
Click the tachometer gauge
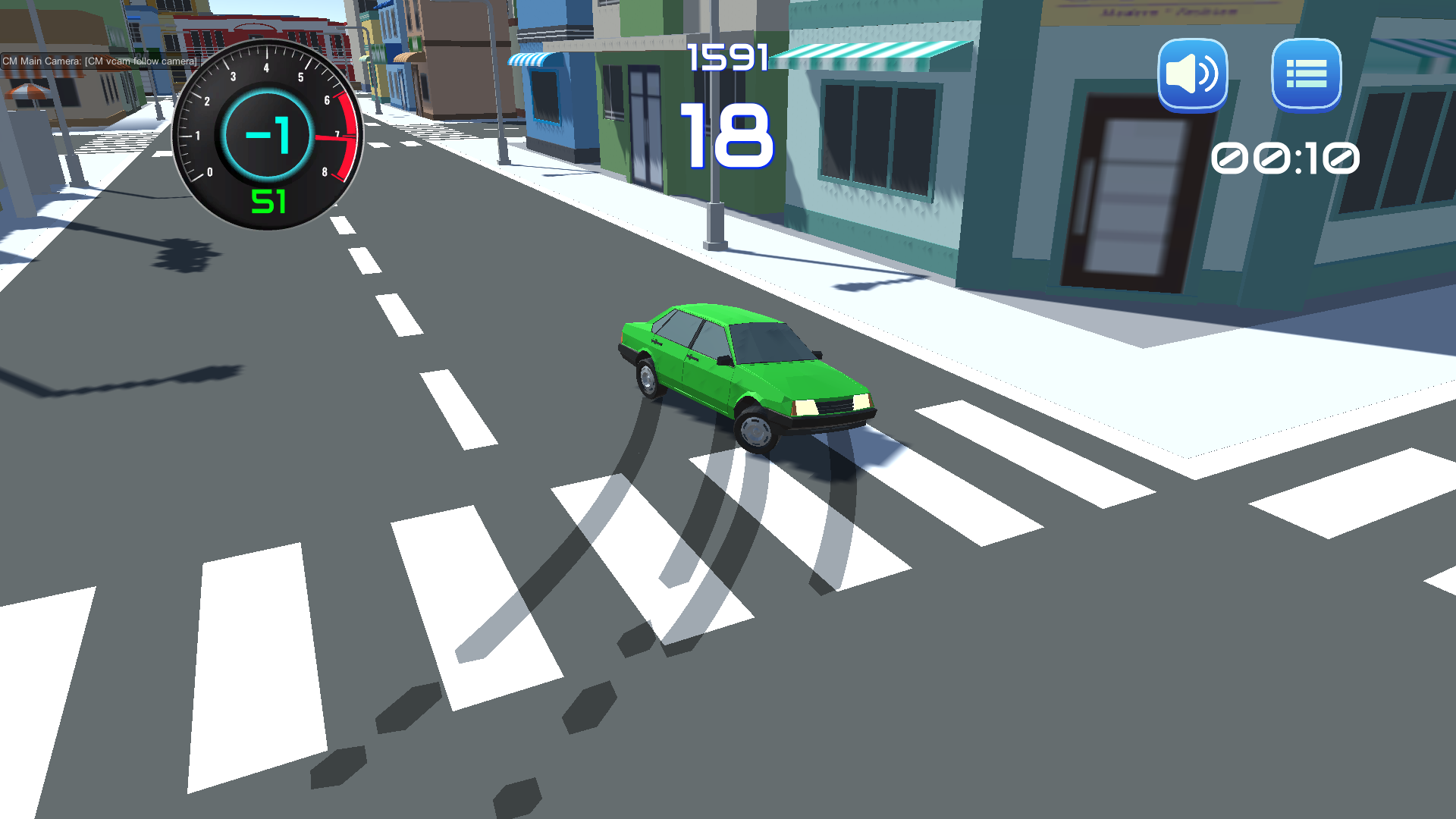pyautogui.click(x=267, y=135)
